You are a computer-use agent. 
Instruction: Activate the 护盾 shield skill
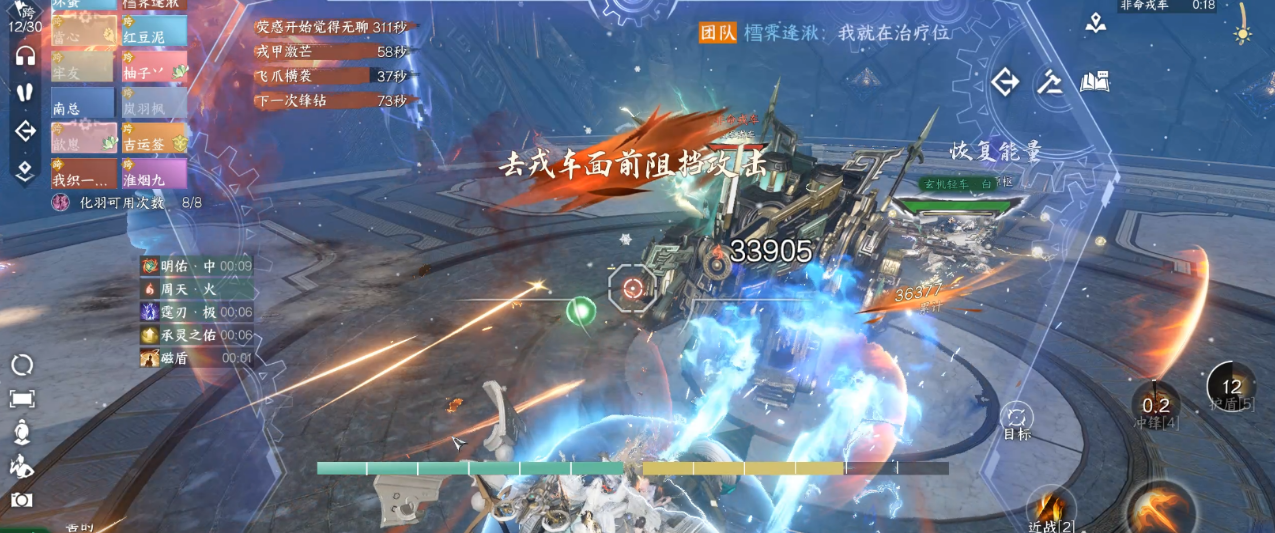(1231, 387)
